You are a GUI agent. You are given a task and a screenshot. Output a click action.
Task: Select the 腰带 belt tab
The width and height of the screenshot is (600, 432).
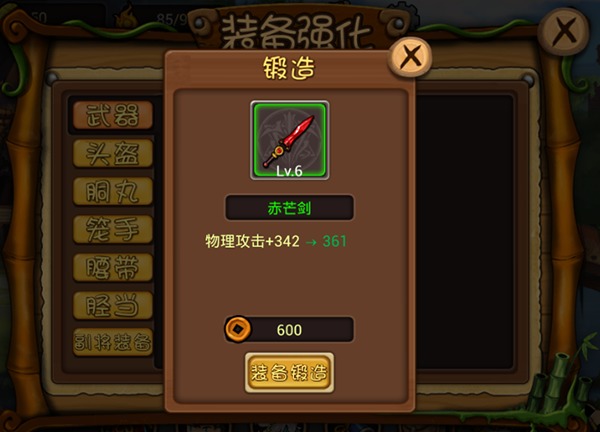[x=113, y=266]
